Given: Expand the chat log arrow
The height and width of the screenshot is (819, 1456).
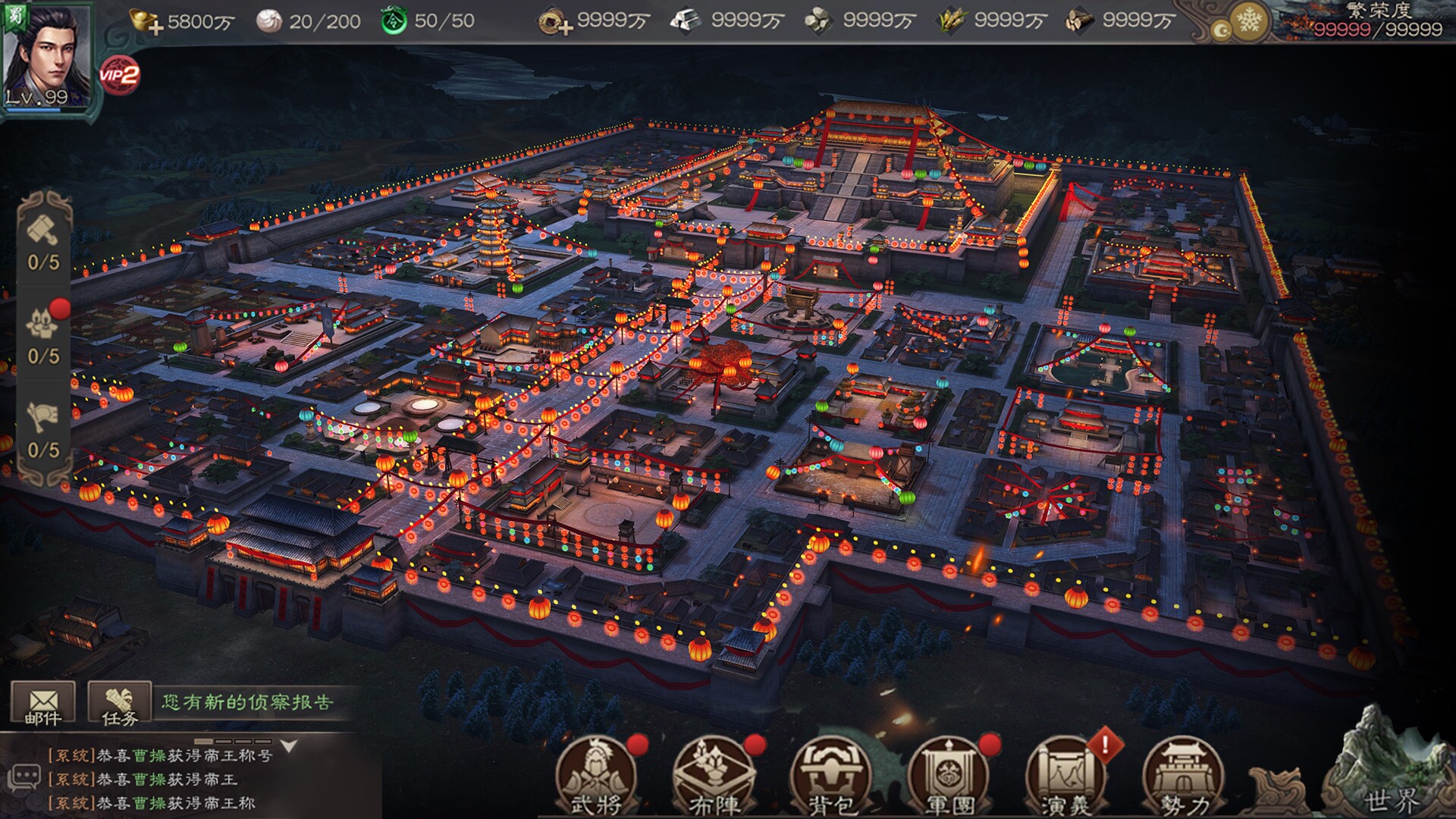Looking at the screenshot, I should 289,747.
